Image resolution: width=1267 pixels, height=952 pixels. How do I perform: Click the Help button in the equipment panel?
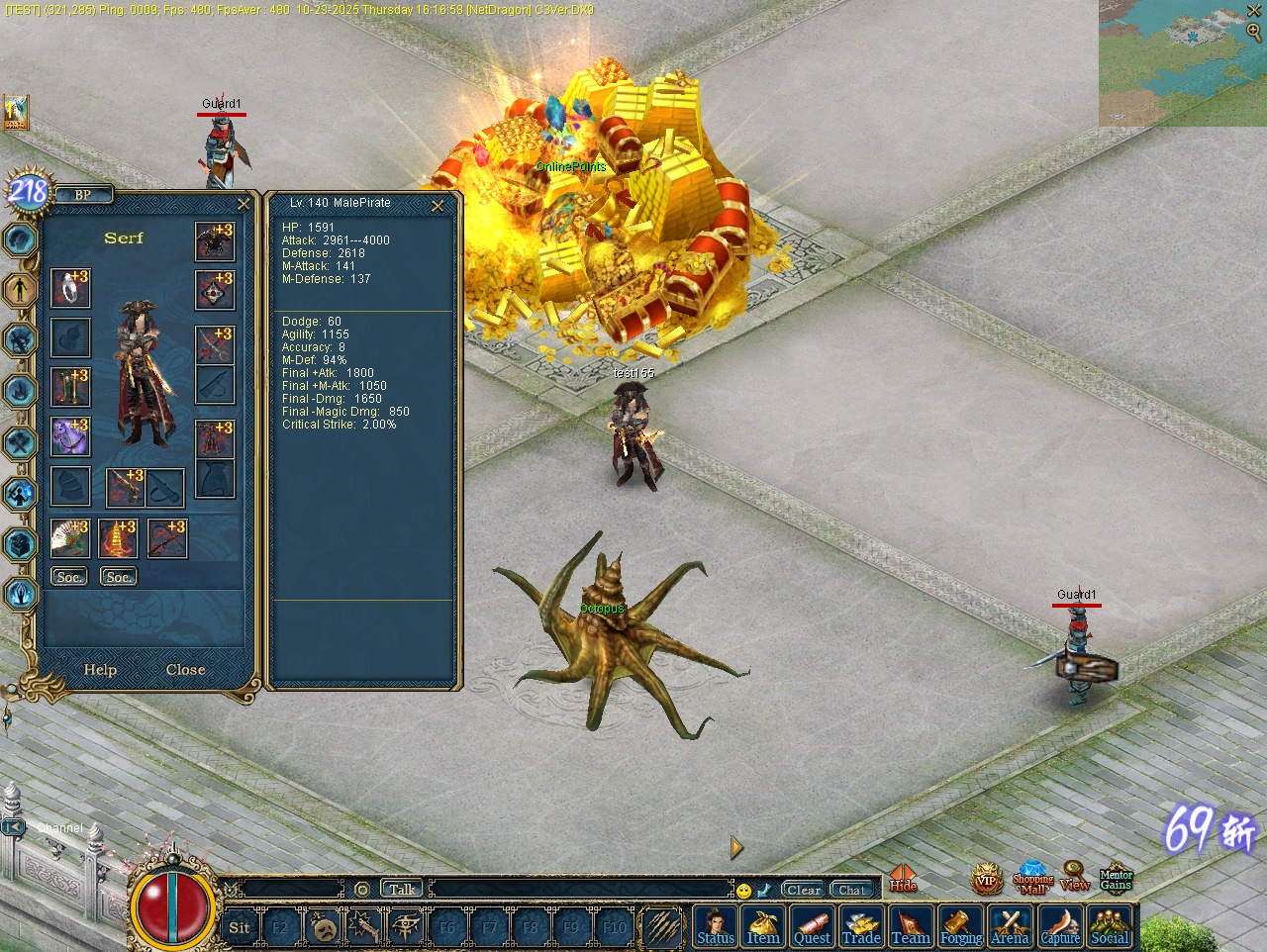click(x=100, y=670)
